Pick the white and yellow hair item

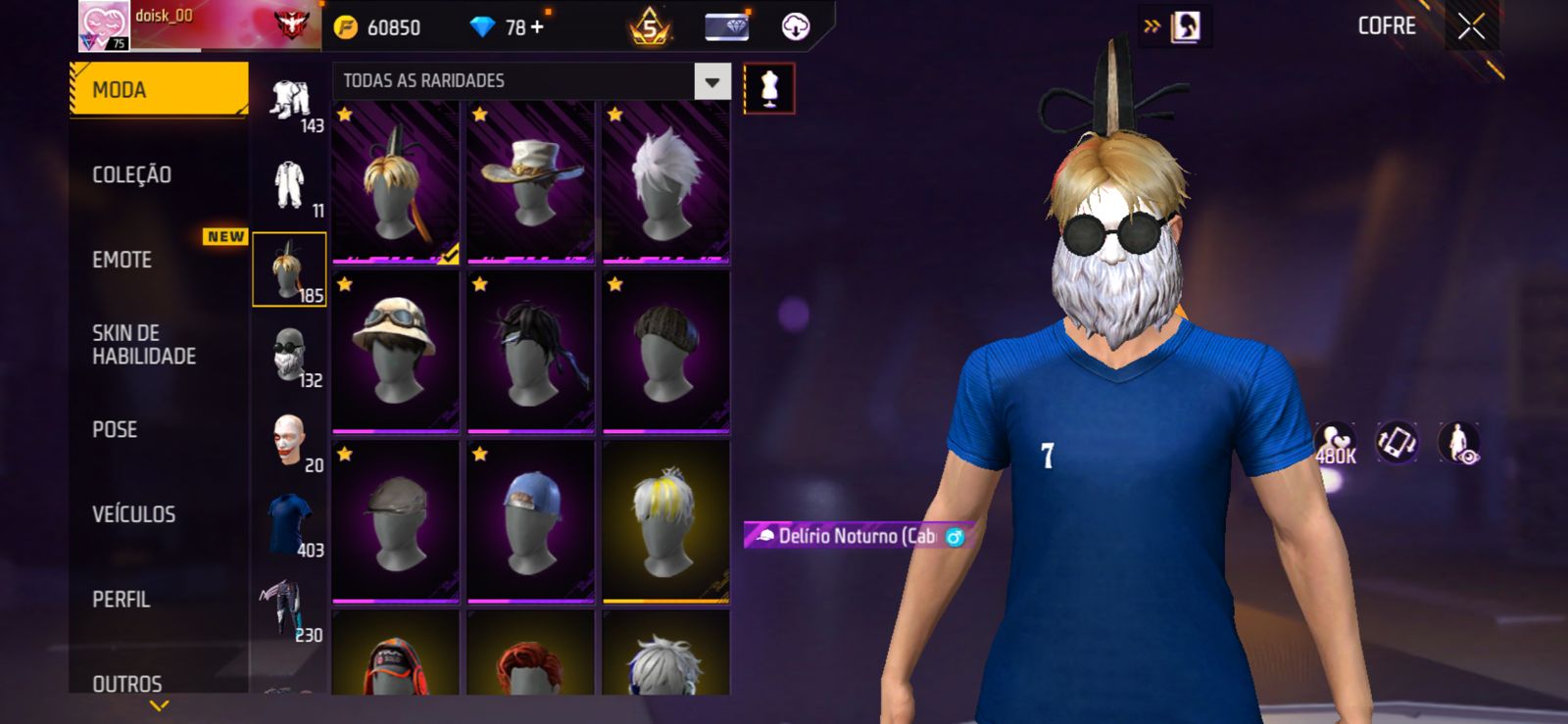[665, 521]
